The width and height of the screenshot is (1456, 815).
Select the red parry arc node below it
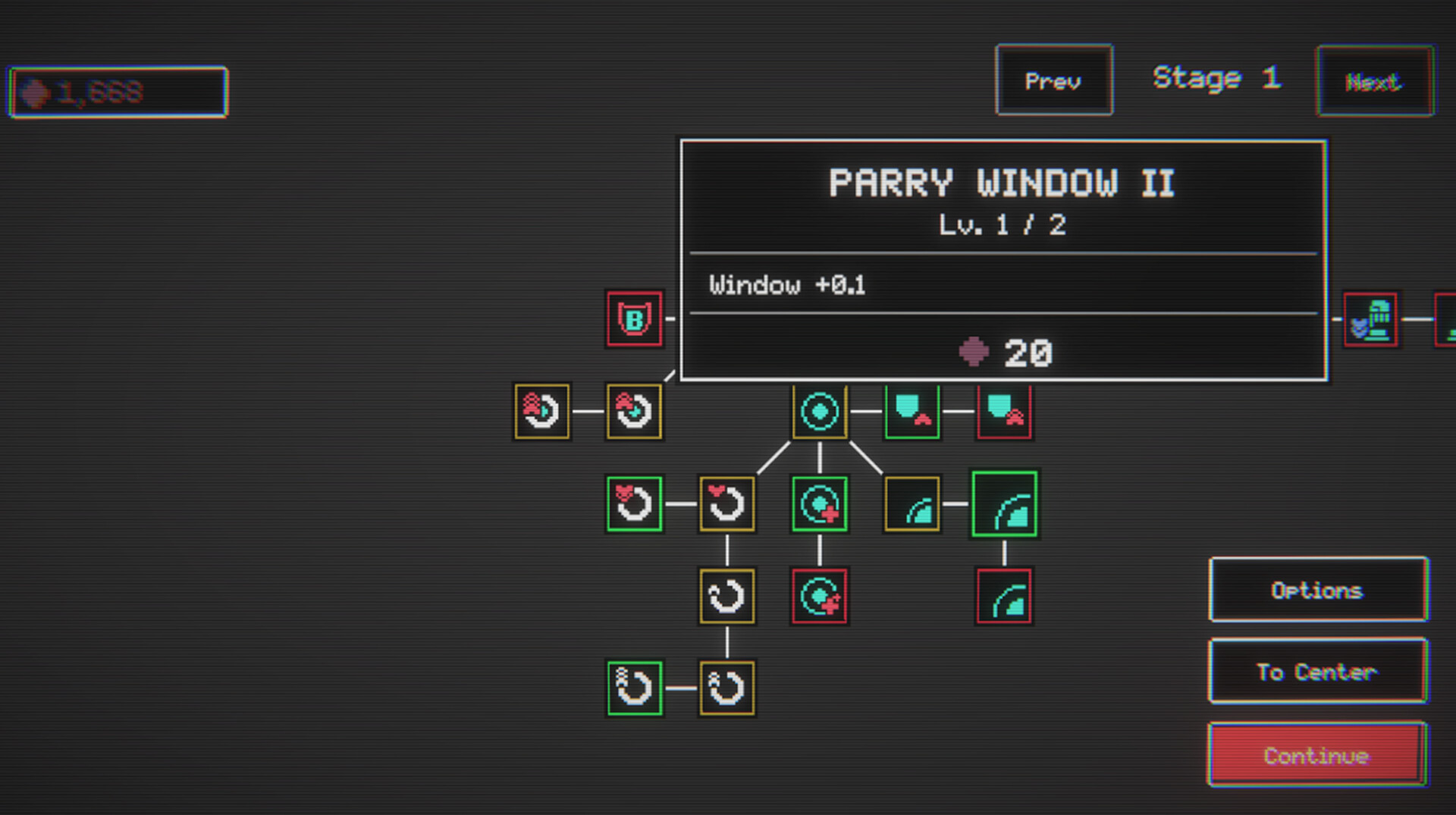[1004, 595]
